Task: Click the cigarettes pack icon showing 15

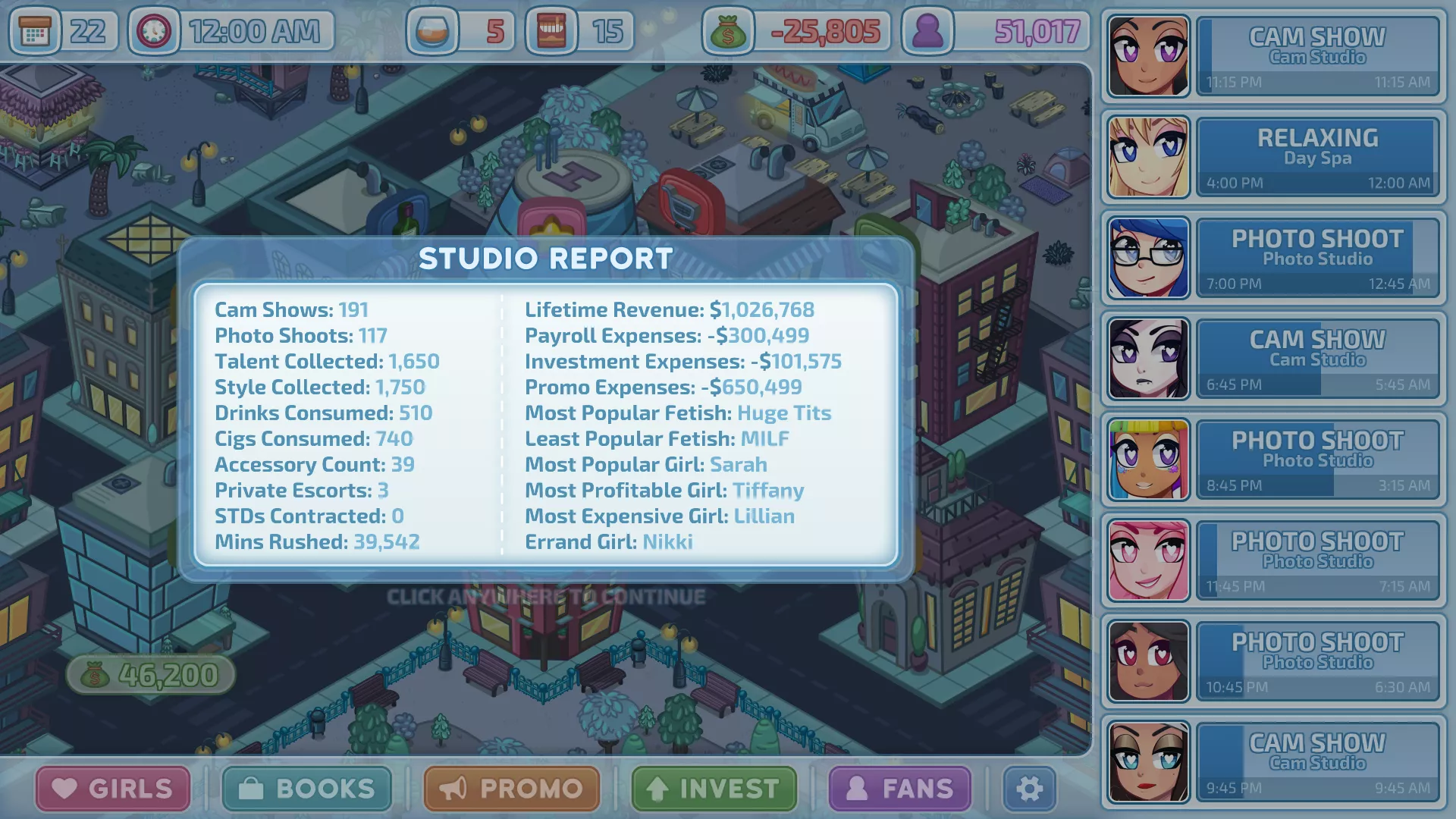Action: [550, 32]
